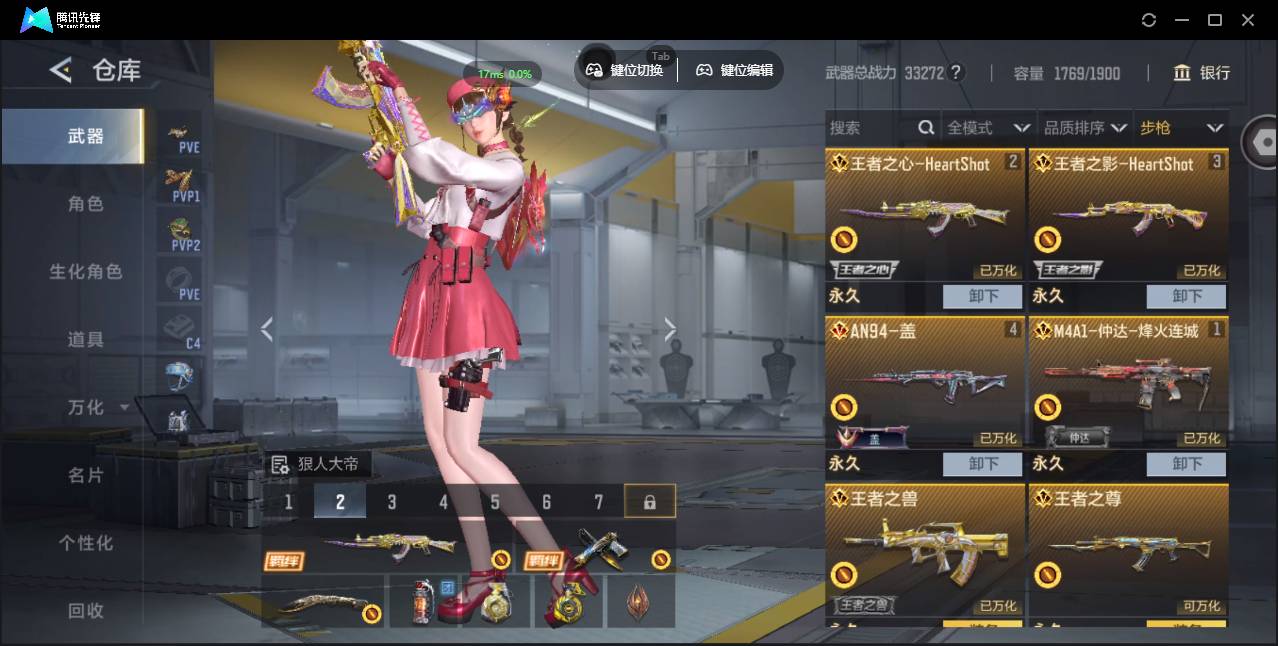Unequip 王者之心-HeartShot with its 卸下 button
The height and width of the screenshot is (646, 1278).
tap(982, 296)
